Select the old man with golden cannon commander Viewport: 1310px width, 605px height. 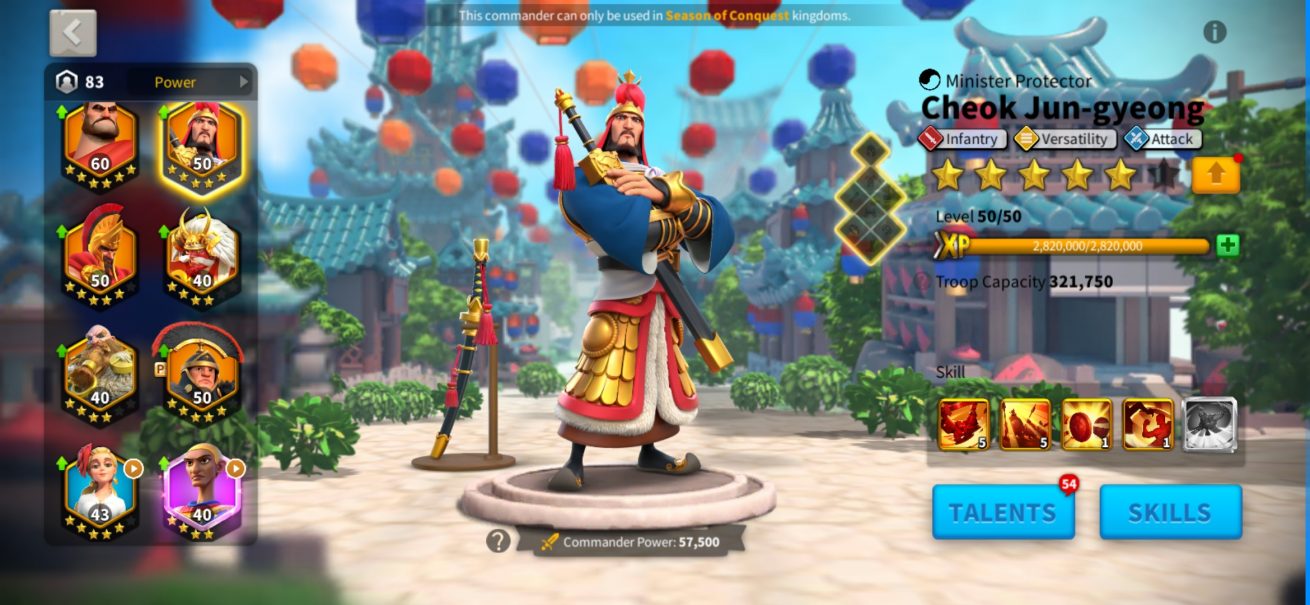click(x=100, y=376)
